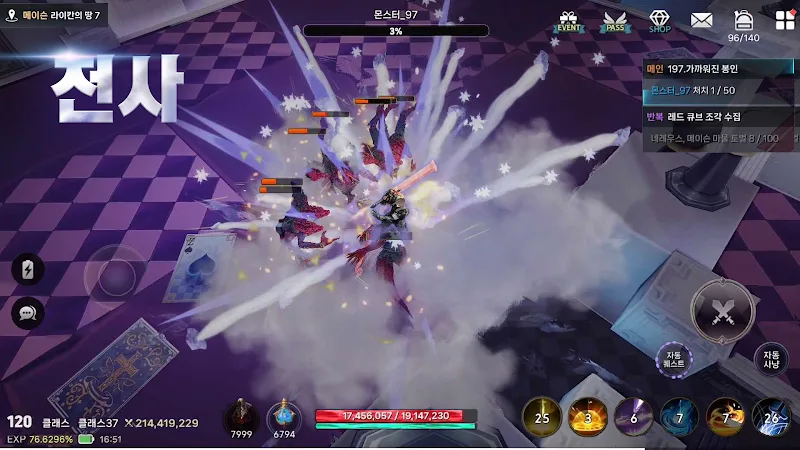The width and height of the screenshot is (800, 450).
Task: Select main quest 197 in the tracker
Action: pos(720,69)
